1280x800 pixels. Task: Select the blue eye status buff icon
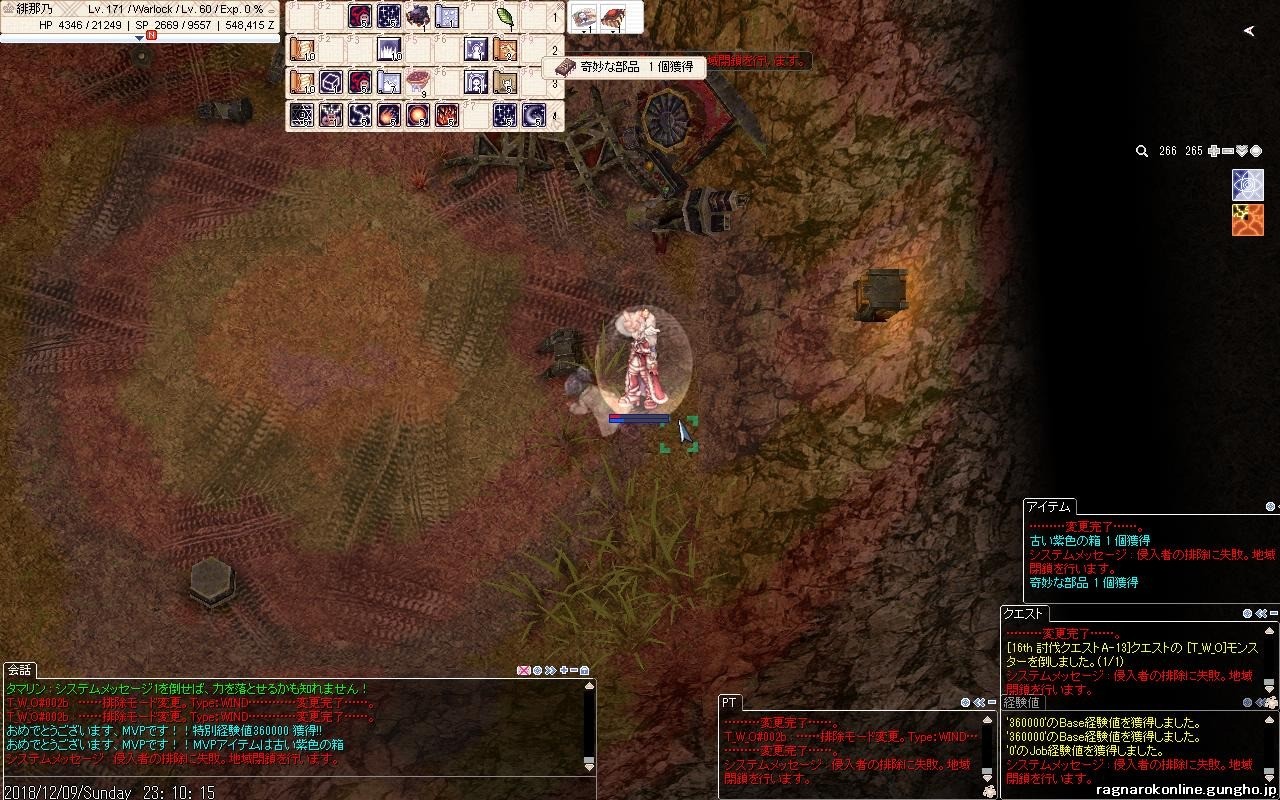(x=1247, y=186)
